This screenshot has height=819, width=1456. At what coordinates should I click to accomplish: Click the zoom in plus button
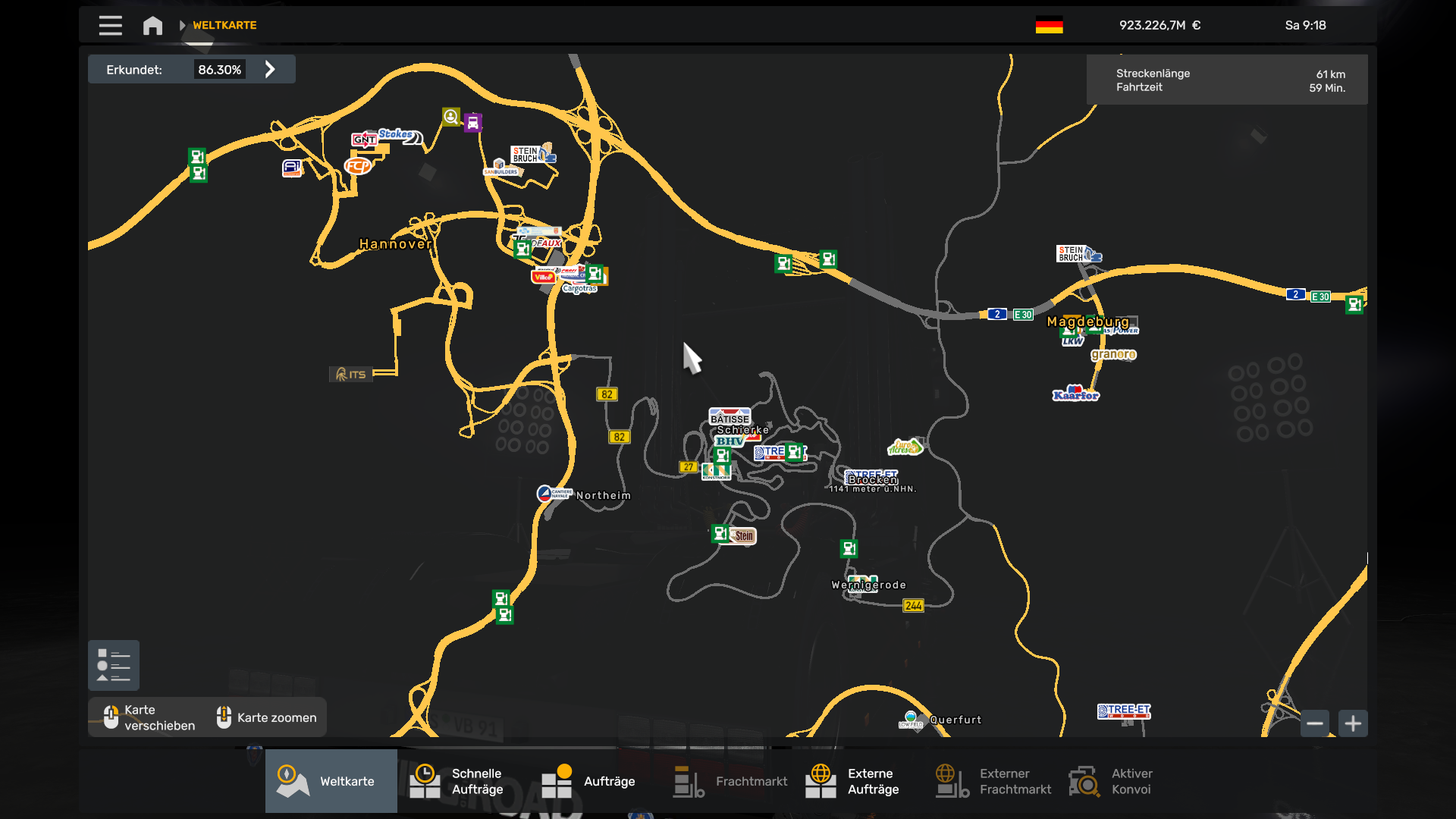tap(1353, 723)
